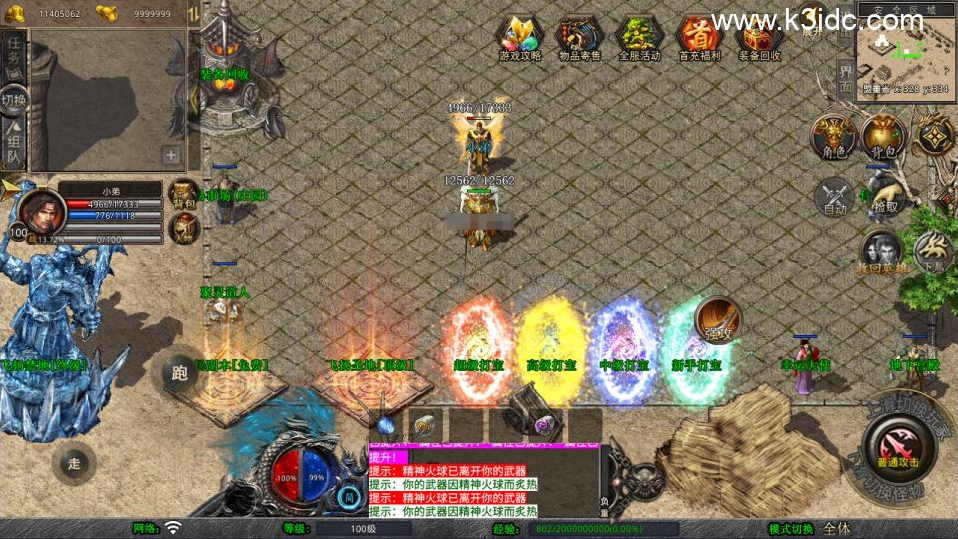Open the 游戏攻略 game guide icon
Viewport: 958px width, 539px height.
[x=520, y=38]
